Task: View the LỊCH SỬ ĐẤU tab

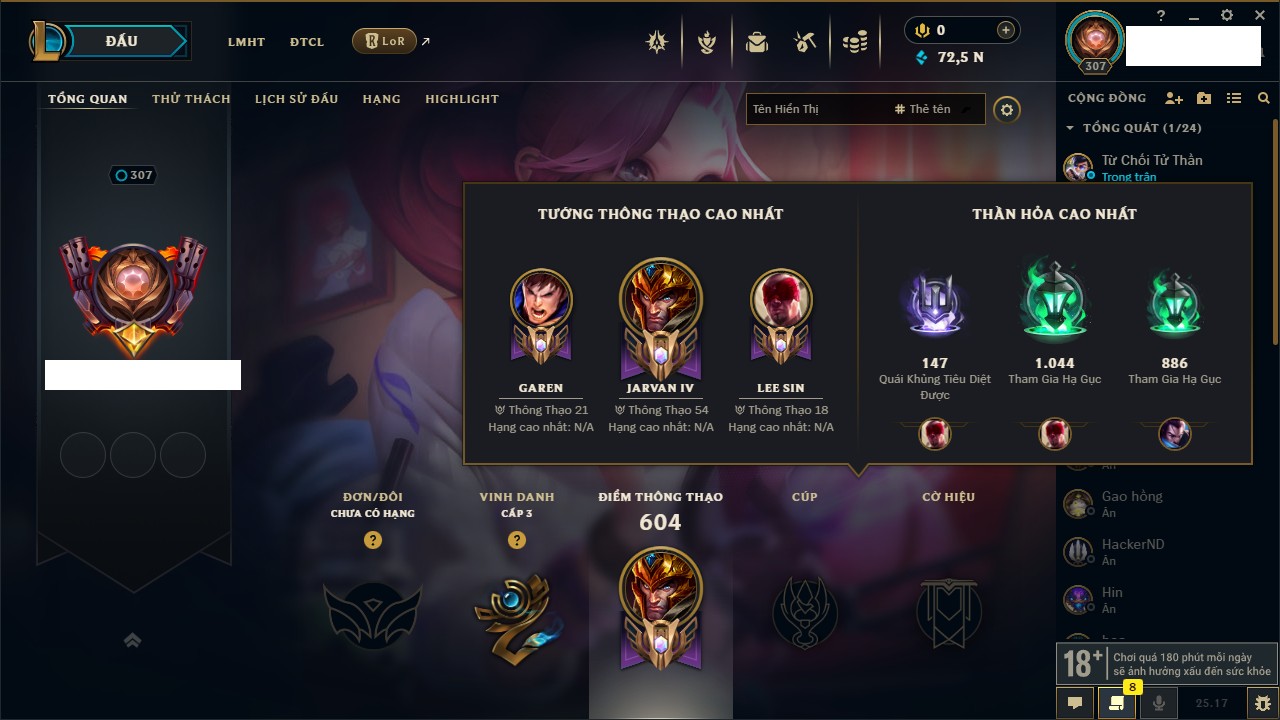Action: coord(296,99)
